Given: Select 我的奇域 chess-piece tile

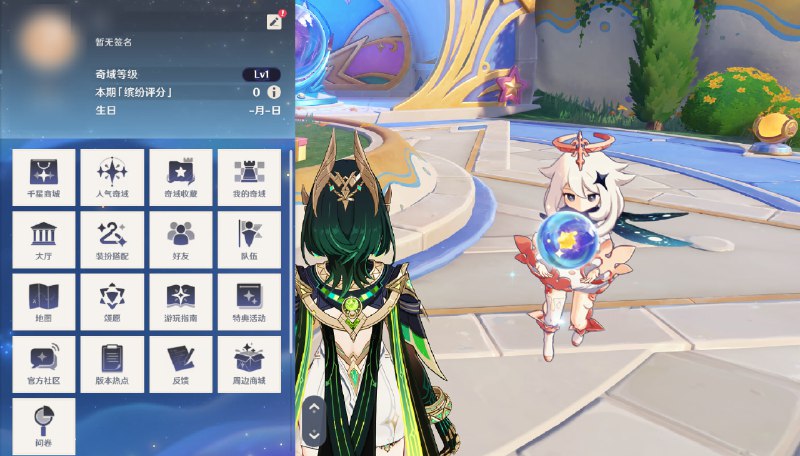Looking at the screenshot, I should tap(249, 177).
